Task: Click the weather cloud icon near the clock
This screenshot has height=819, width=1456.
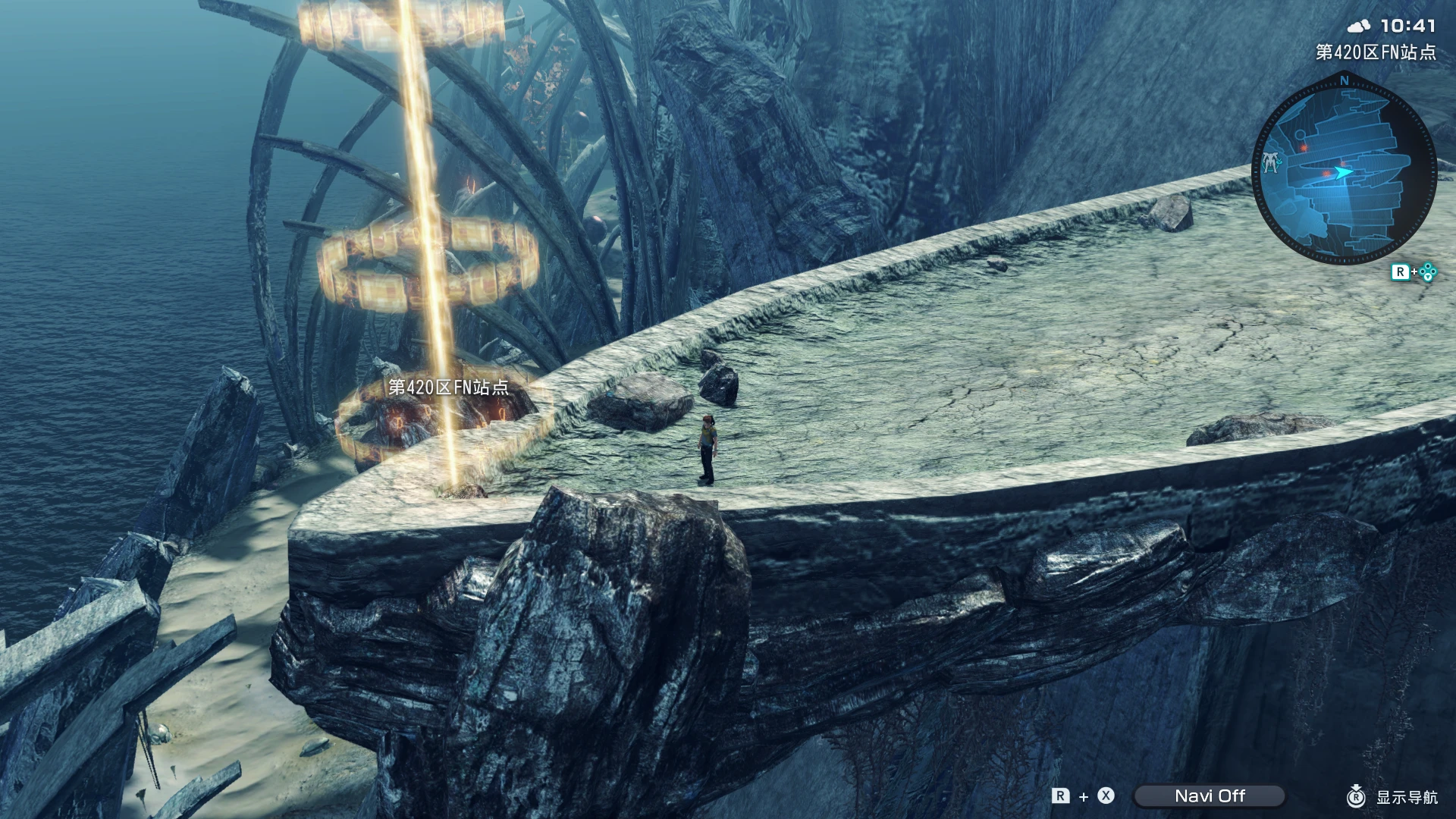Action: pyautogui.click(x=1360, y=26)
